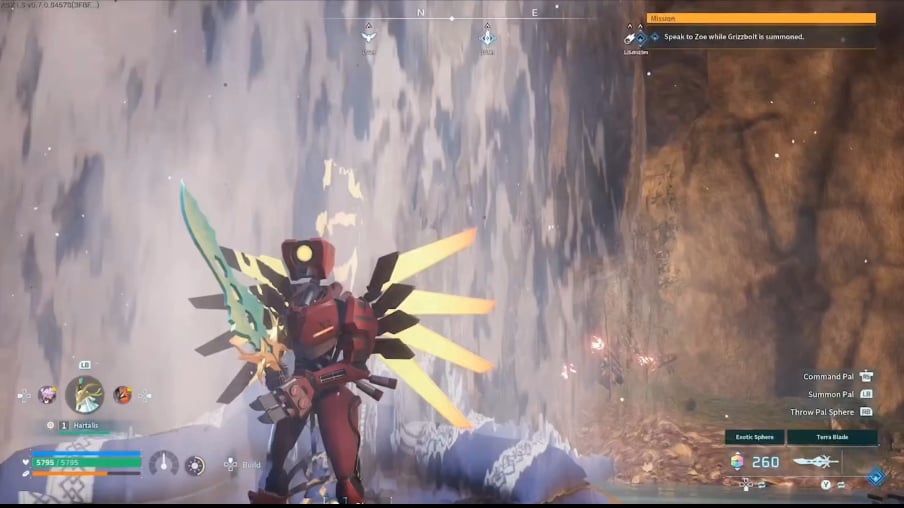Image resolution: width=904 pixels, height=508 pixels.
Task: Choose the red pal portrait beside Hartalis
Action: pyautogui.click(x=122, y=395)
